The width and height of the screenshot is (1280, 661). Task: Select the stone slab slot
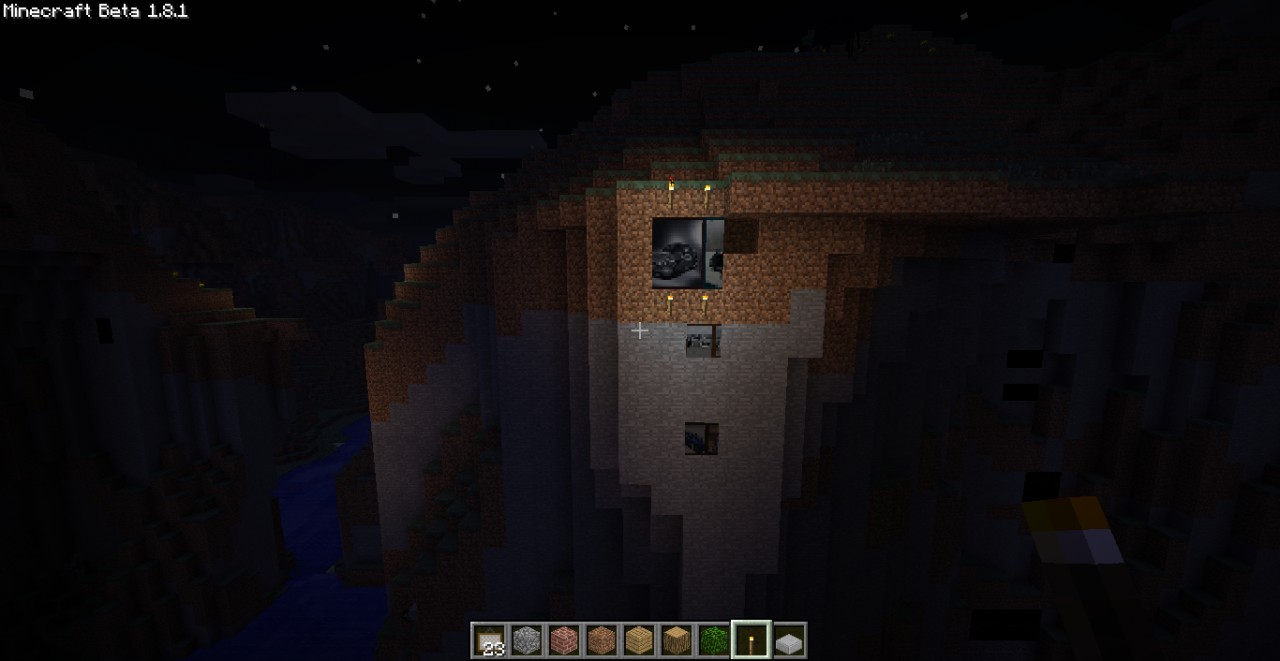click(x=788, y=640)
